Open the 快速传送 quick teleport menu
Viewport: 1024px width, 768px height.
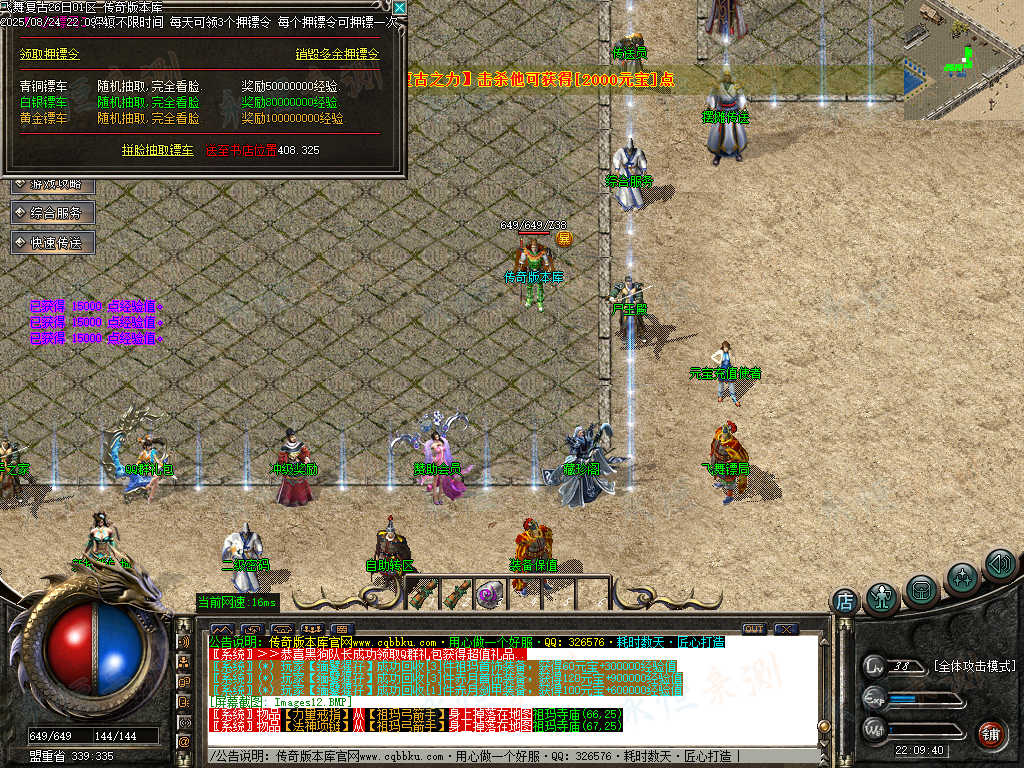click(x=53, y=242)
